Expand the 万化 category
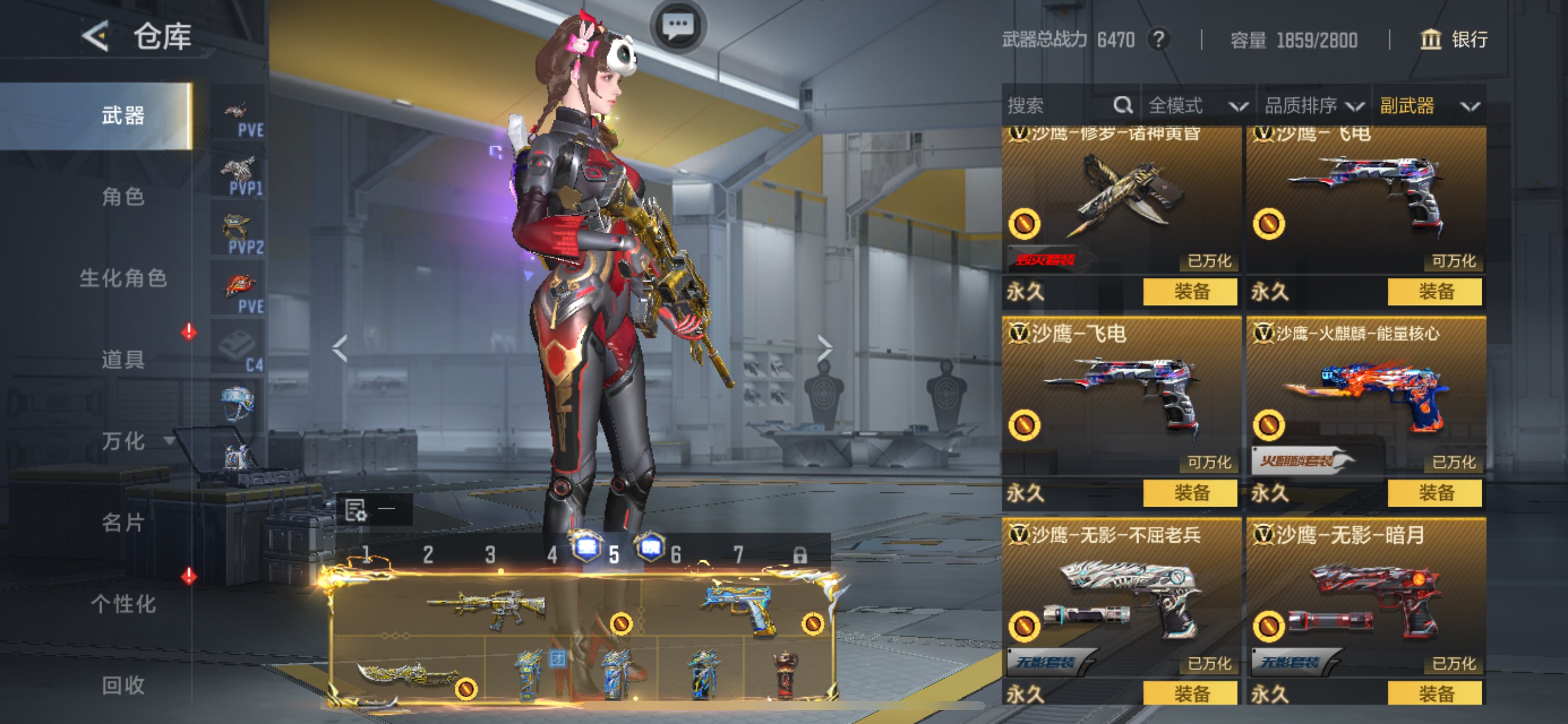Screen dimensions: 1568x724 [123, 441]
